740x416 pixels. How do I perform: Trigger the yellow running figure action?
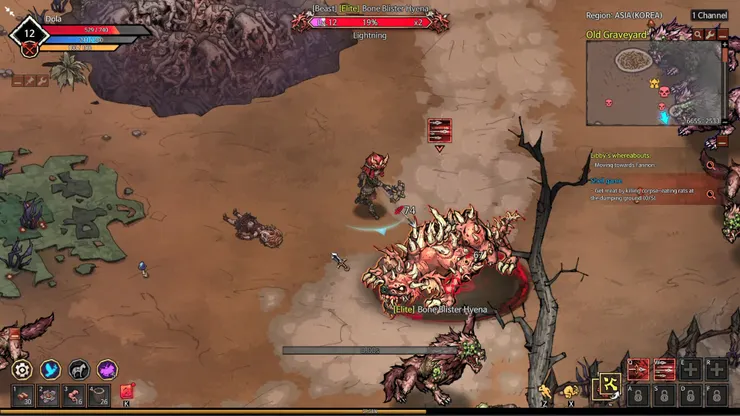point(546,390)
